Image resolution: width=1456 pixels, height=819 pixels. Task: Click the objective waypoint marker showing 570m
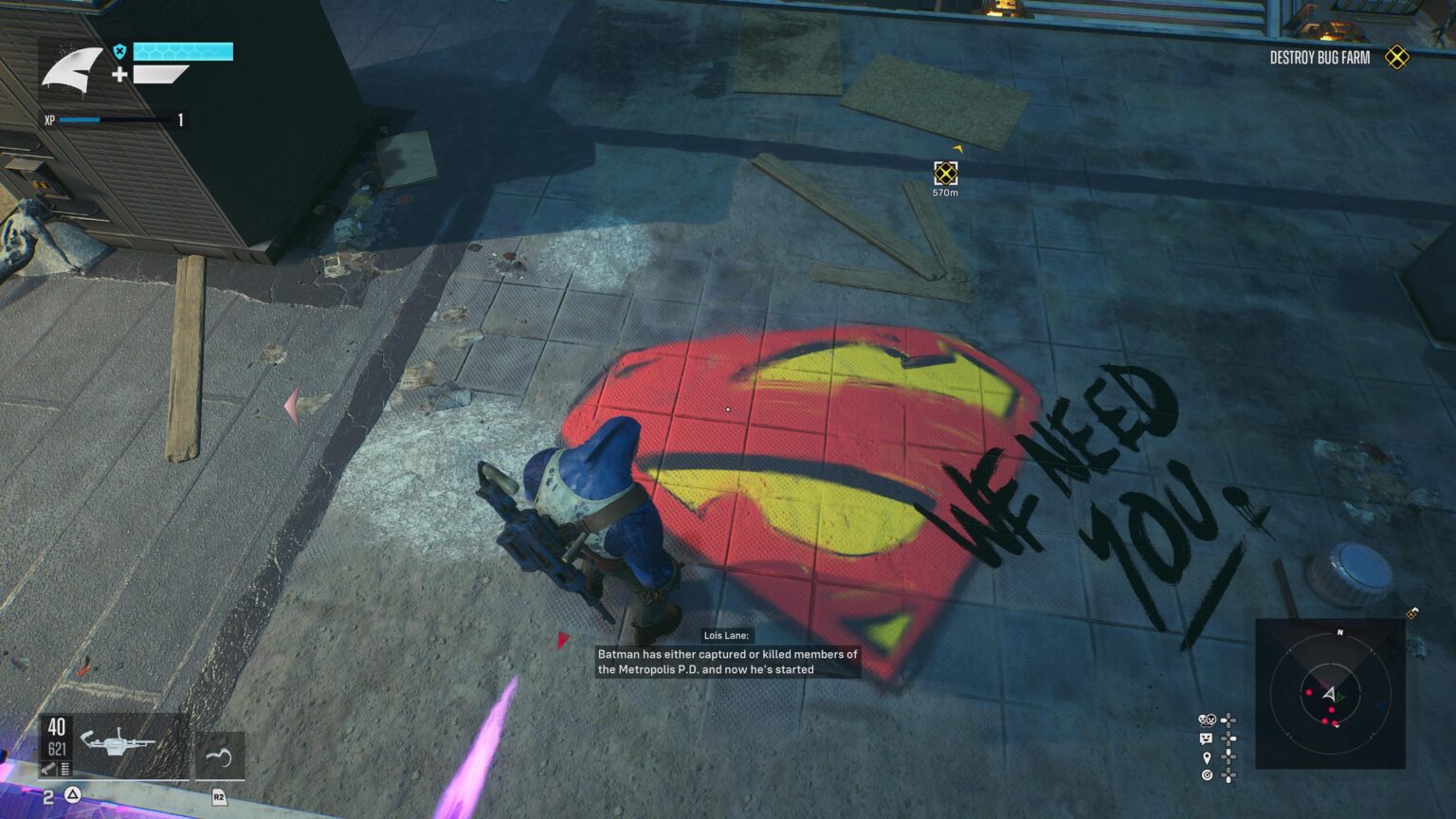click(x=945, y=173)
